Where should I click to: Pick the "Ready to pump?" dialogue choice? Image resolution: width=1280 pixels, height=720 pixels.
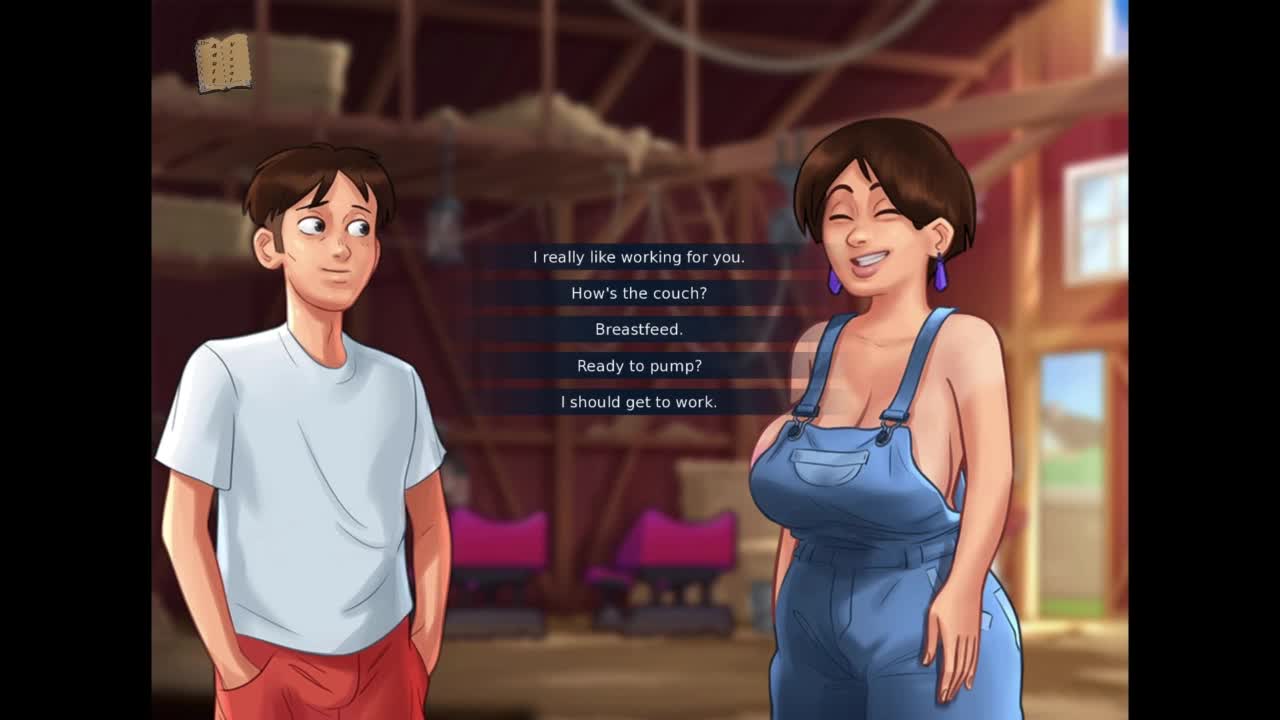[x=639, y=366]
